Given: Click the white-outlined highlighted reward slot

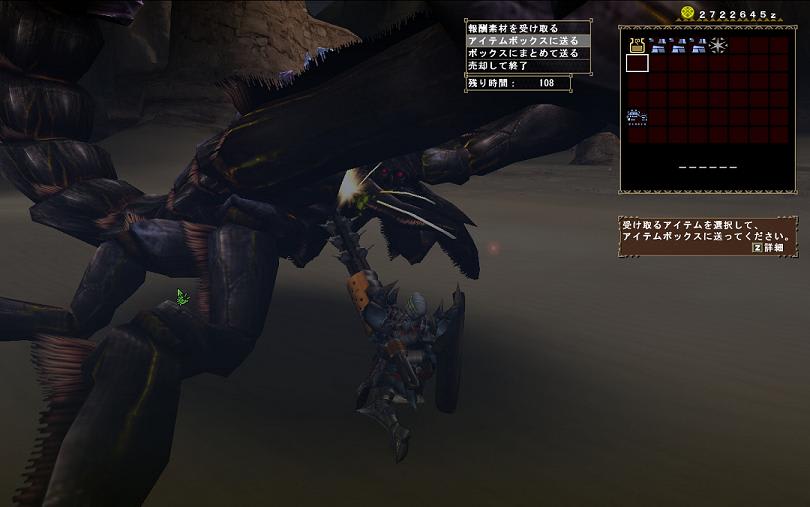Looking at the screenshot, I should (x=637, y=63).
